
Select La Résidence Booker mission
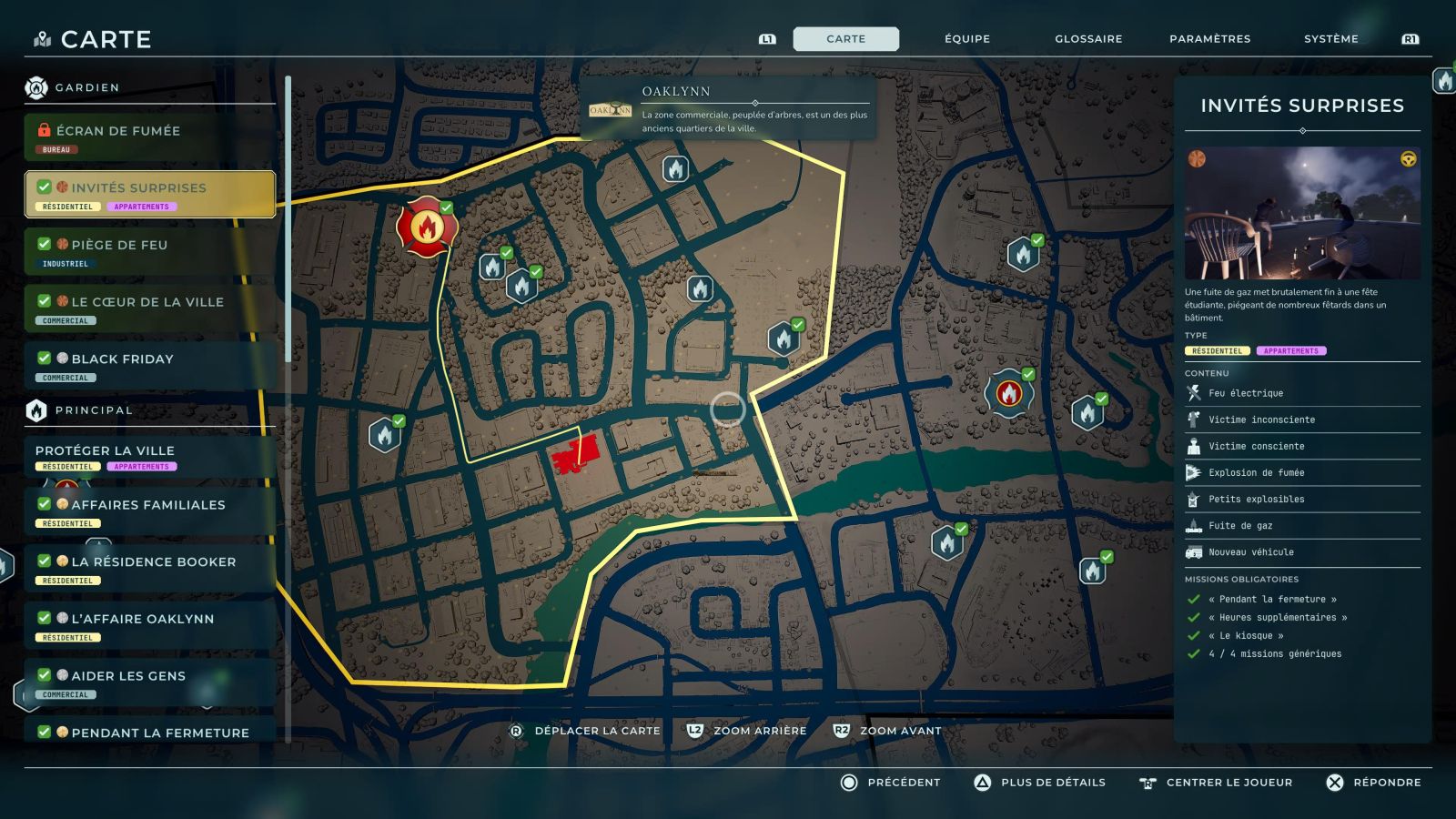click(x=149, y=568)
